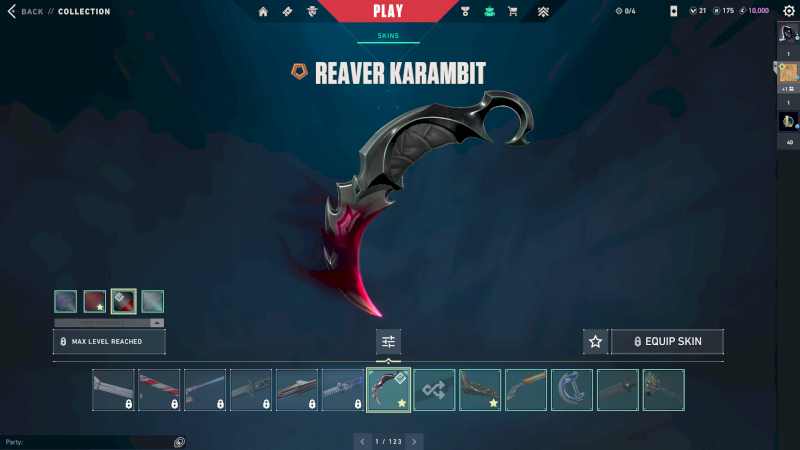Choose the red variant with the star
Image resolution: width=800 pixels, height=450 pixels.
95,301
